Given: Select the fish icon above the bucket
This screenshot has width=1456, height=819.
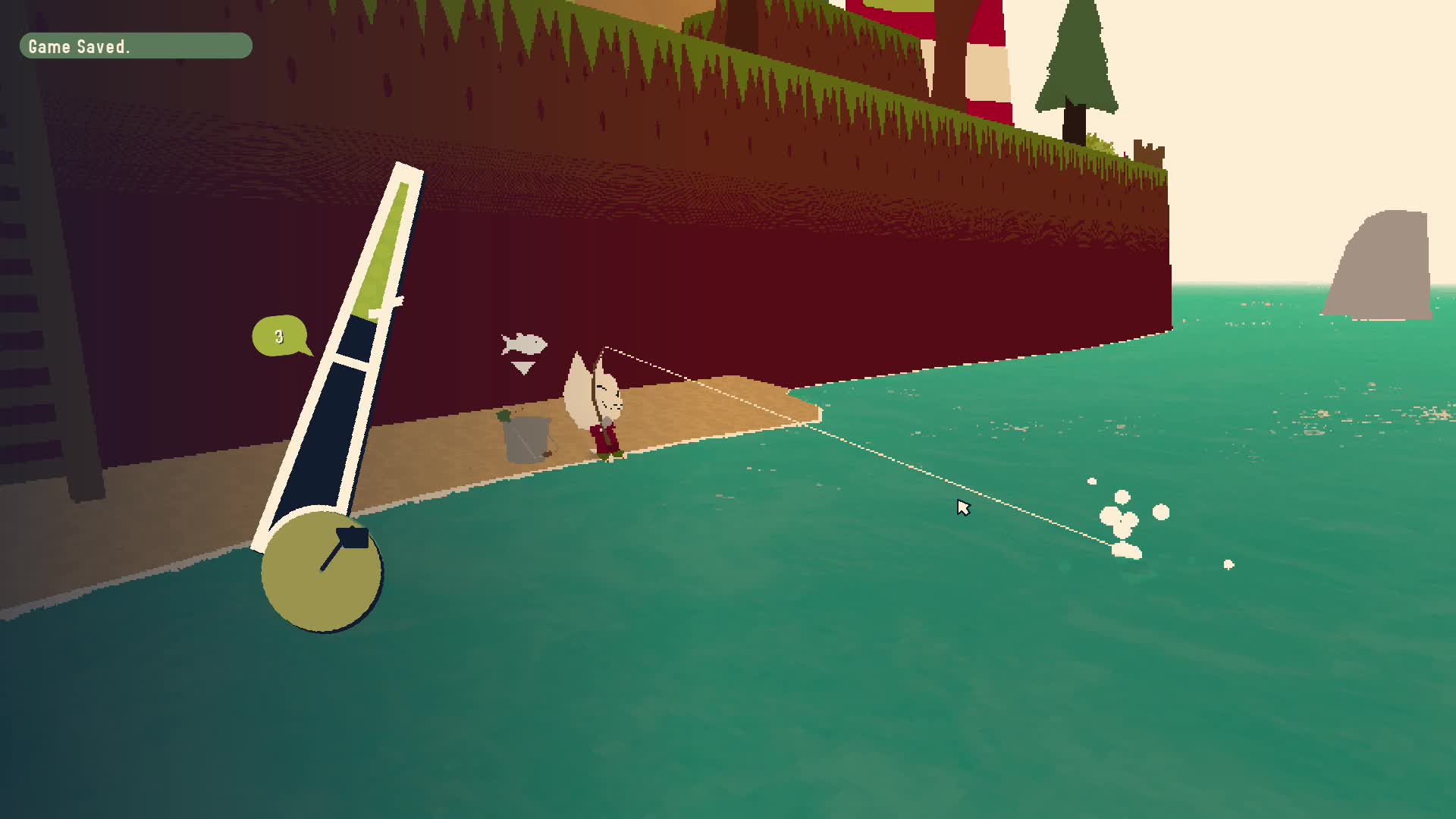Looking at the screenshot, I should click(524, 344).
